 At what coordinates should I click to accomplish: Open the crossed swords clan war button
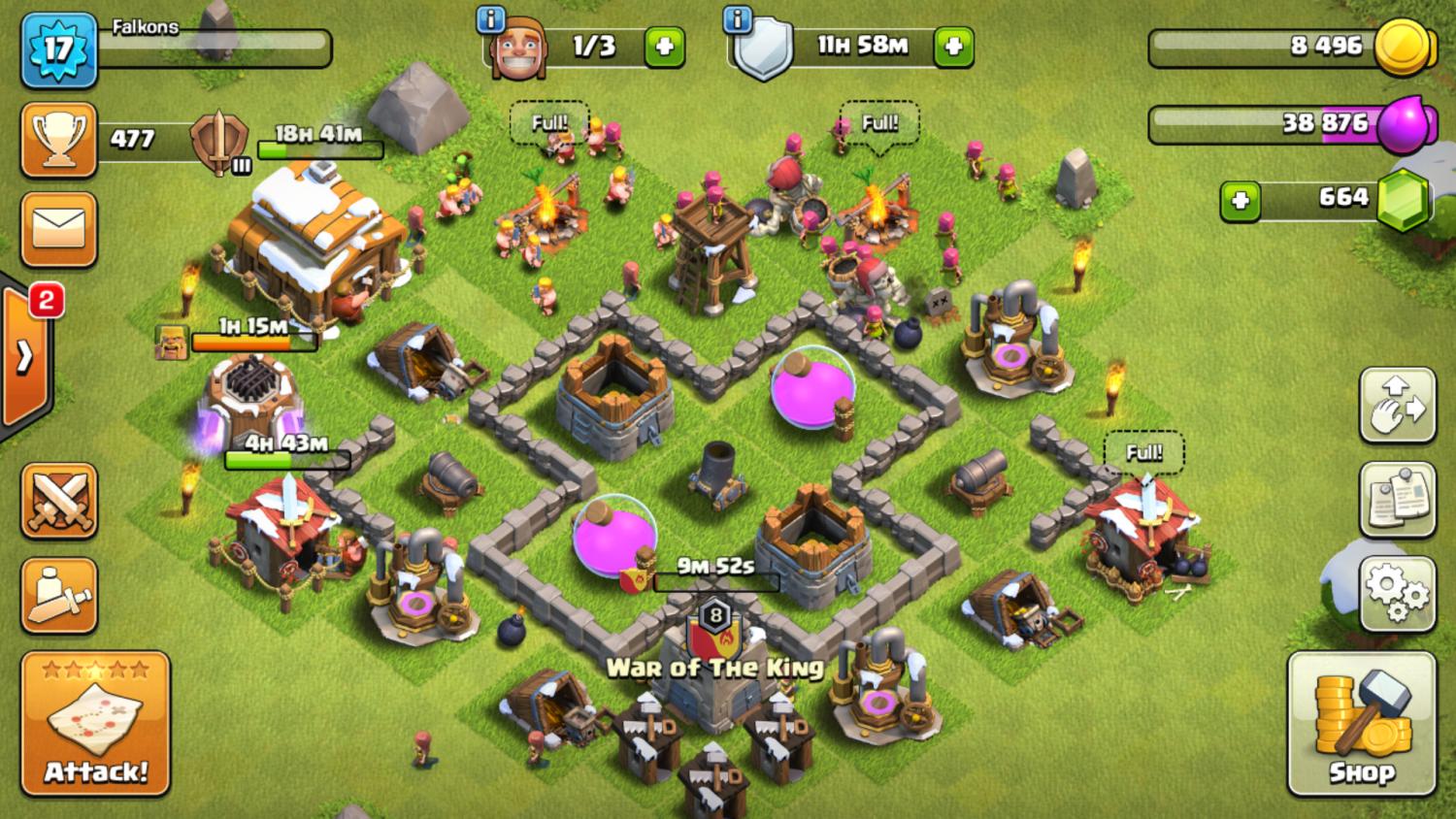click(x=58, y=501)
